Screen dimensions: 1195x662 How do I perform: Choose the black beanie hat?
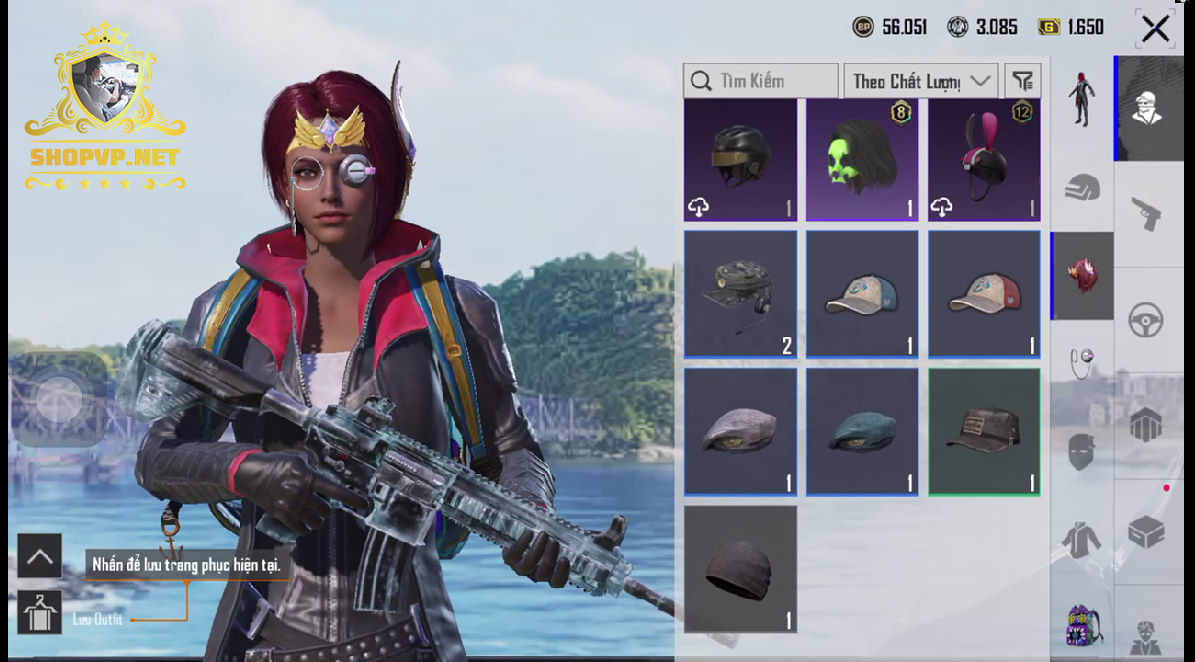tap(740, 569)
